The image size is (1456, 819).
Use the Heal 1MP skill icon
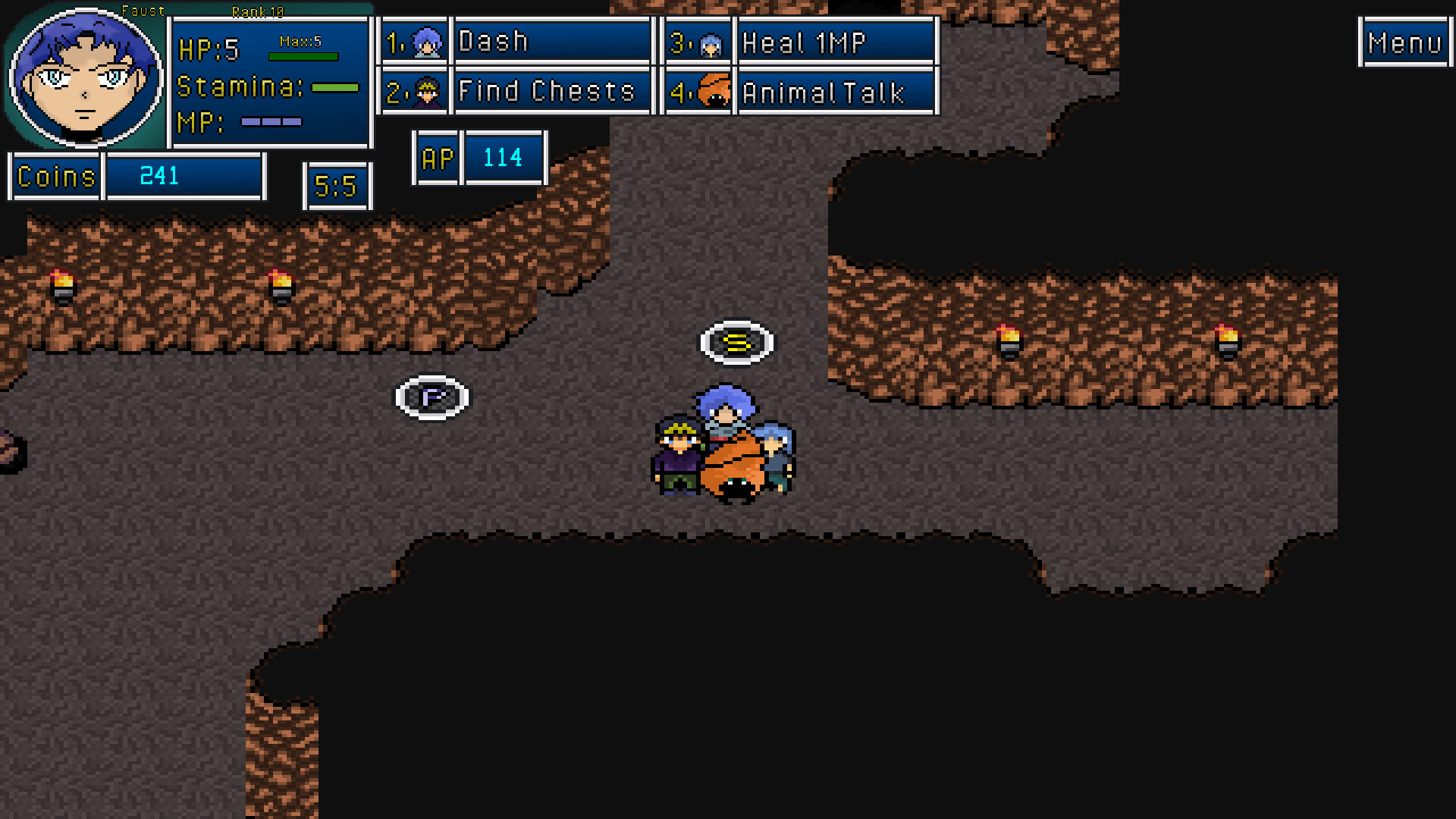coord(709,41)
